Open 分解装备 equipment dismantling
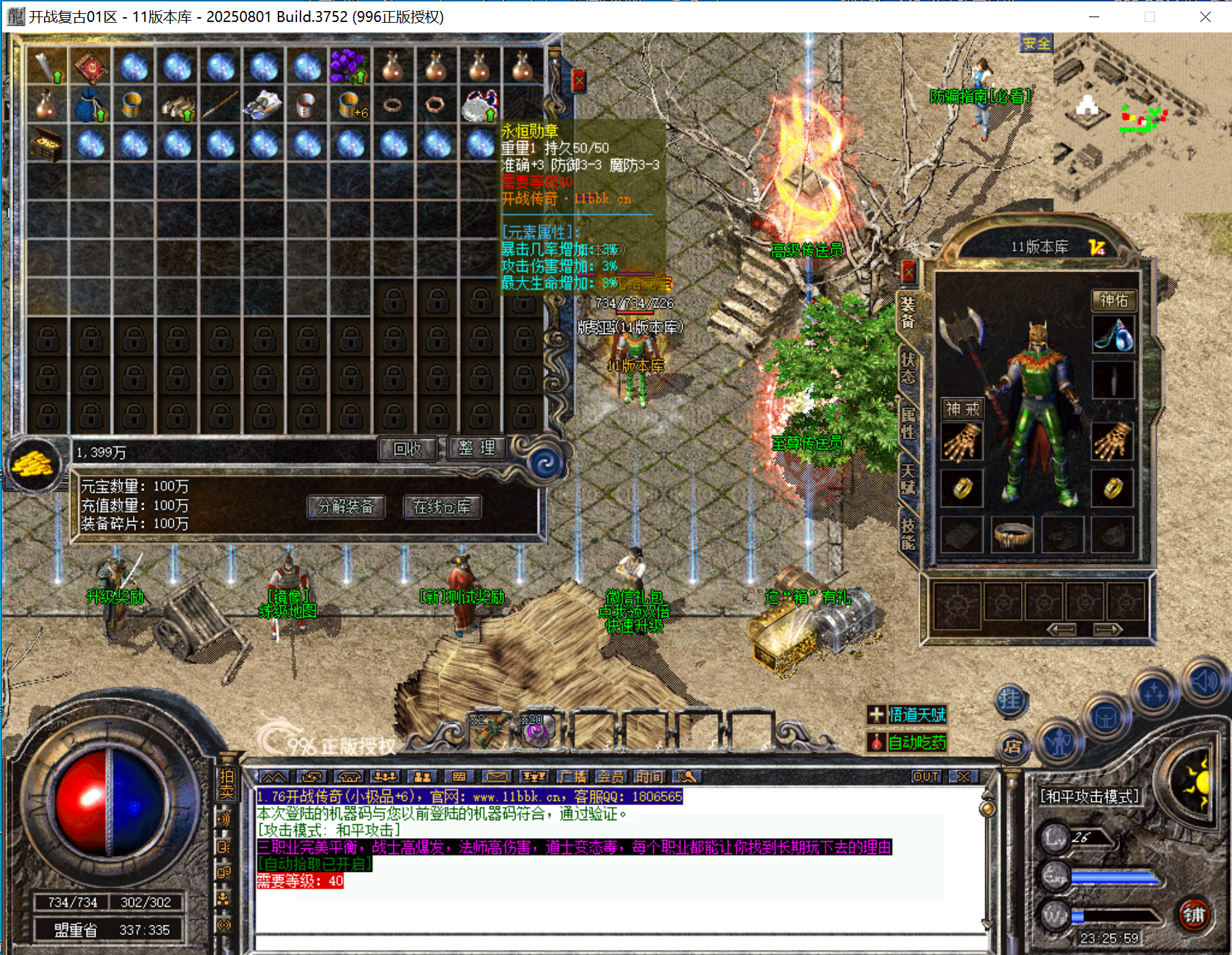 click(346, 507)
